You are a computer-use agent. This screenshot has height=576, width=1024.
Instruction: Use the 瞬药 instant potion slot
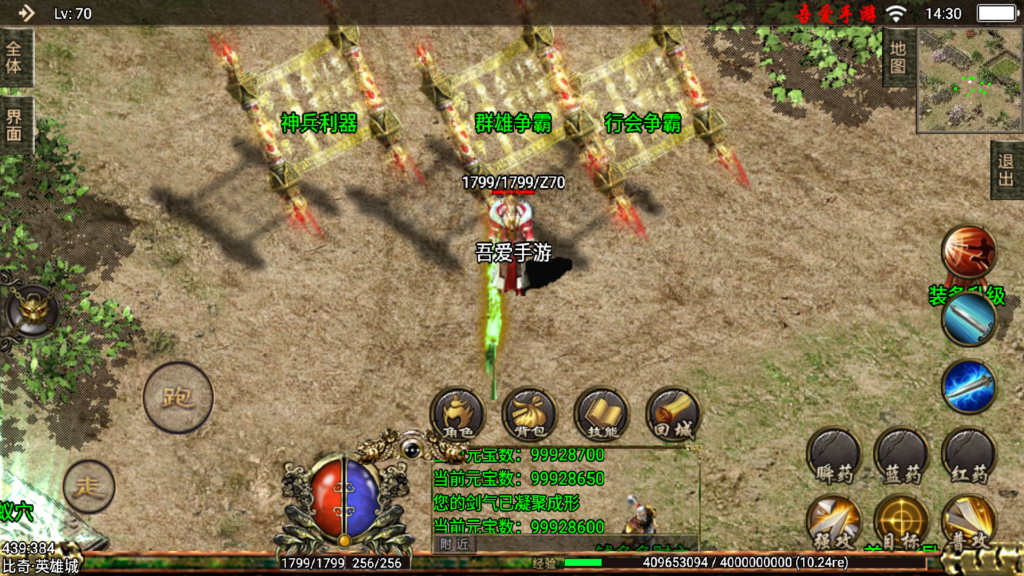click(834, 456)
